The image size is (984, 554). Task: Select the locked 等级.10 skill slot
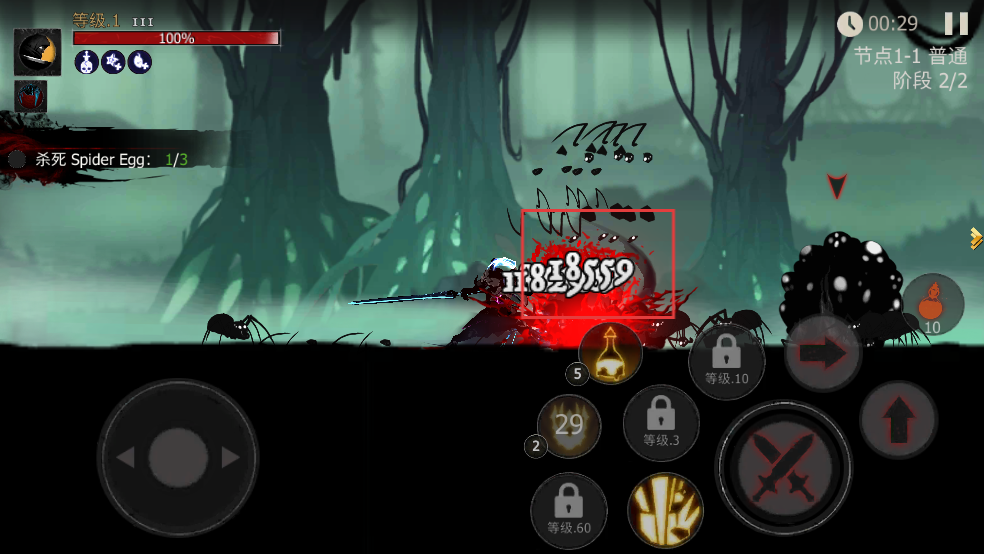726,361
